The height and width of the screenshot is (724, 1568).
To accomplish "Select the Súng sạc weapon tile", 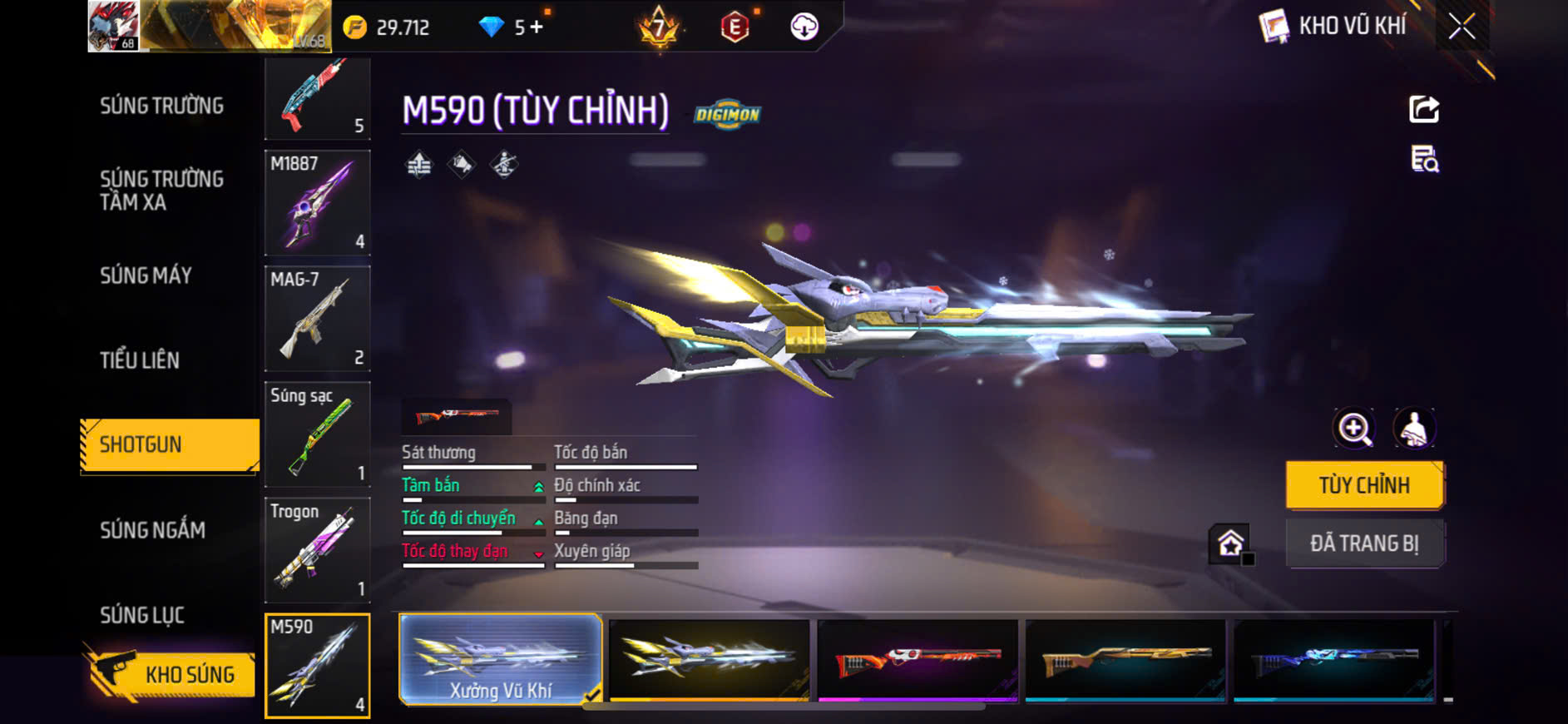I will click(317, 434).
